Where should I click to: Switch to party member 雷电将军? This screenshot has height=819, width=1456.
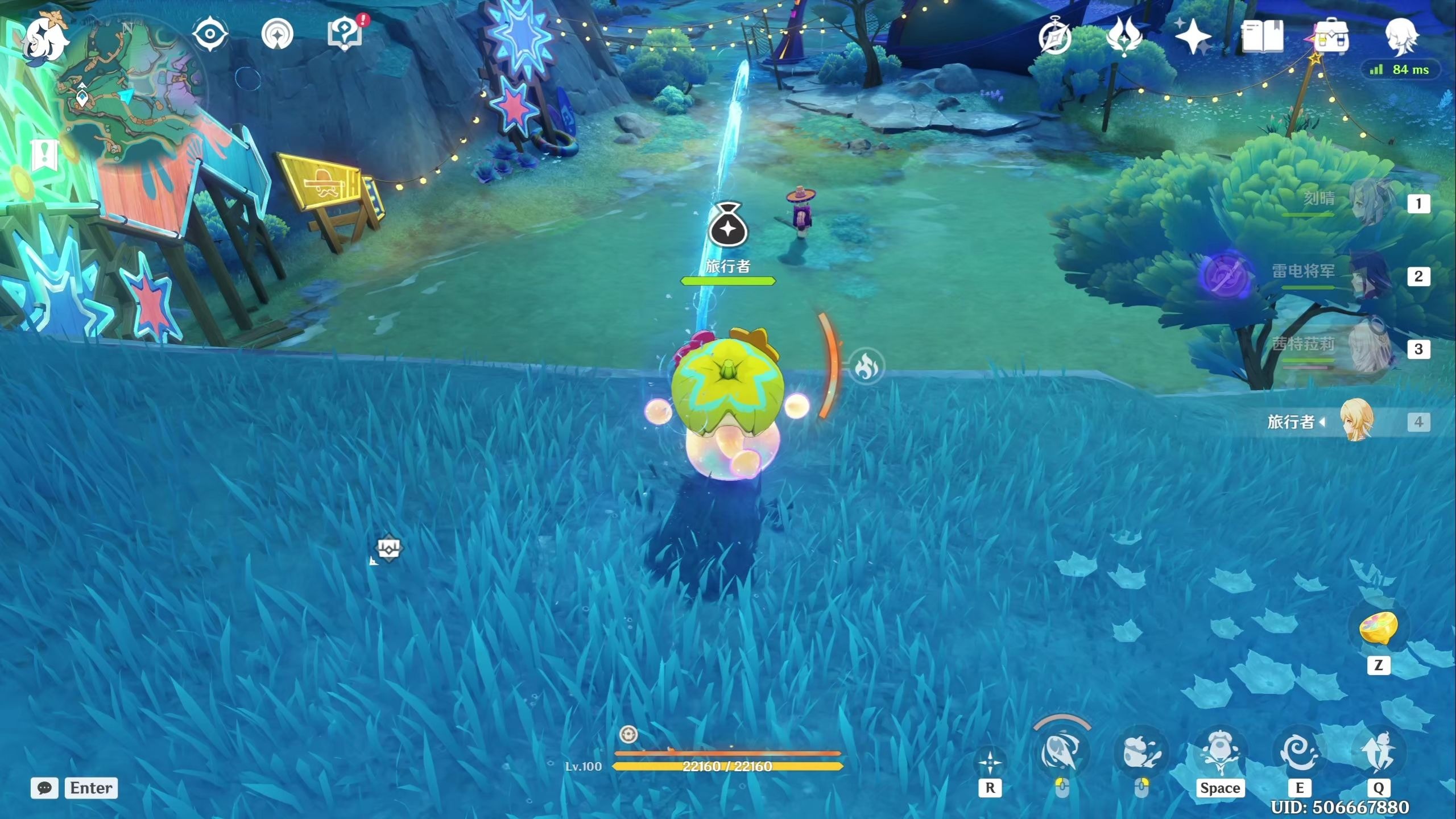(x=1365, y=276)
